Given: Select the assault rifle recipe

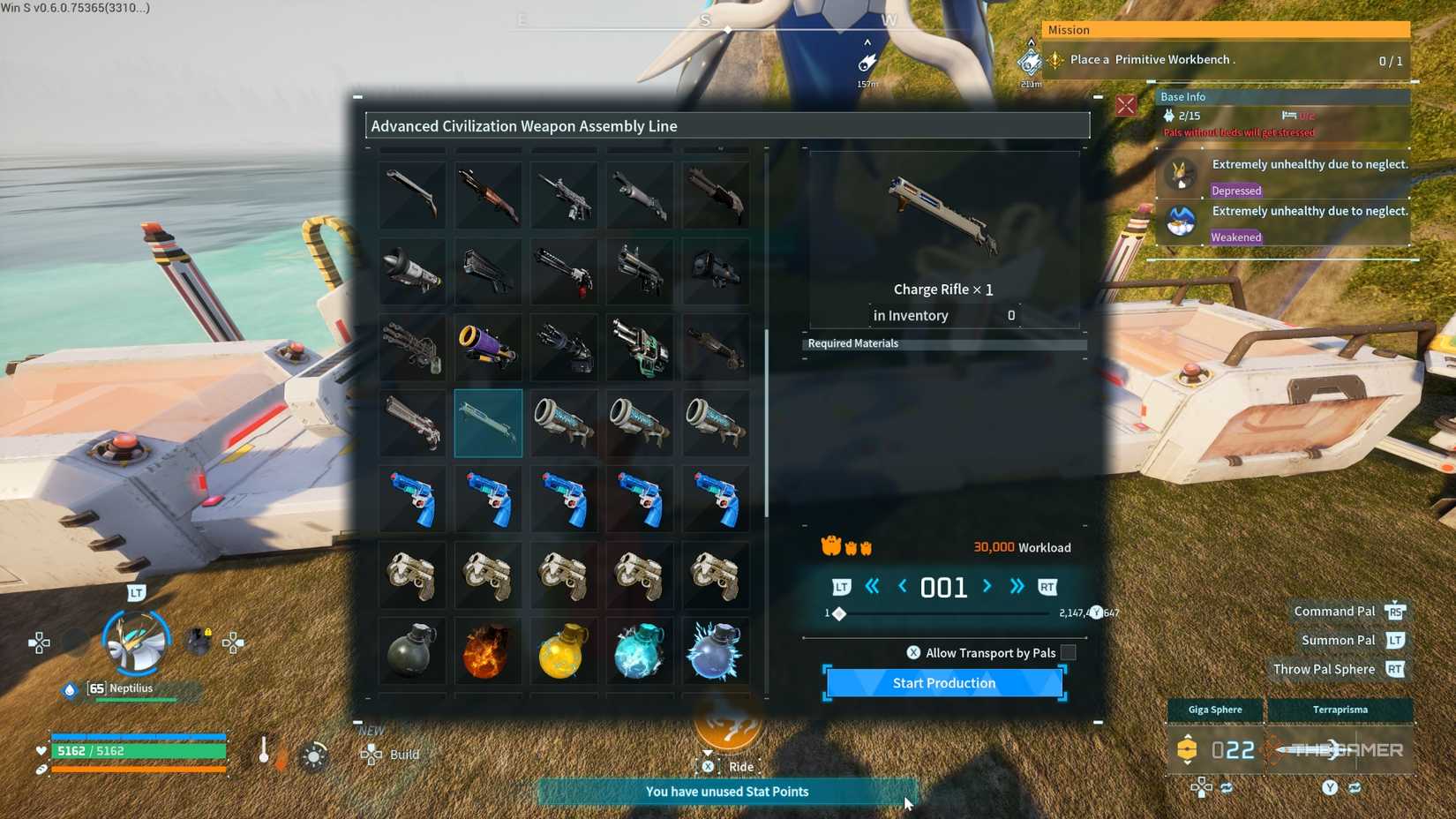Looking at the screenshot, I should pyautogui.click(x=564, y=194).
